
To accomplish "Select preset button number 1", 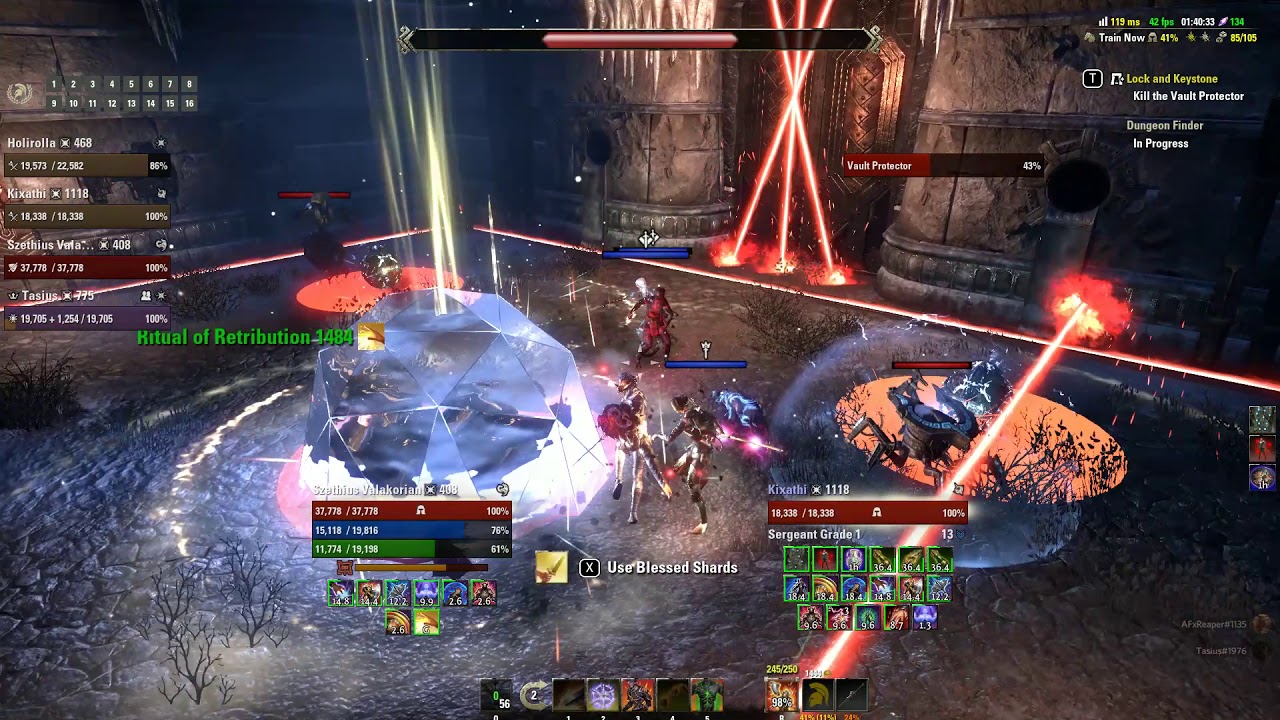I will click(x=54, y=85).
